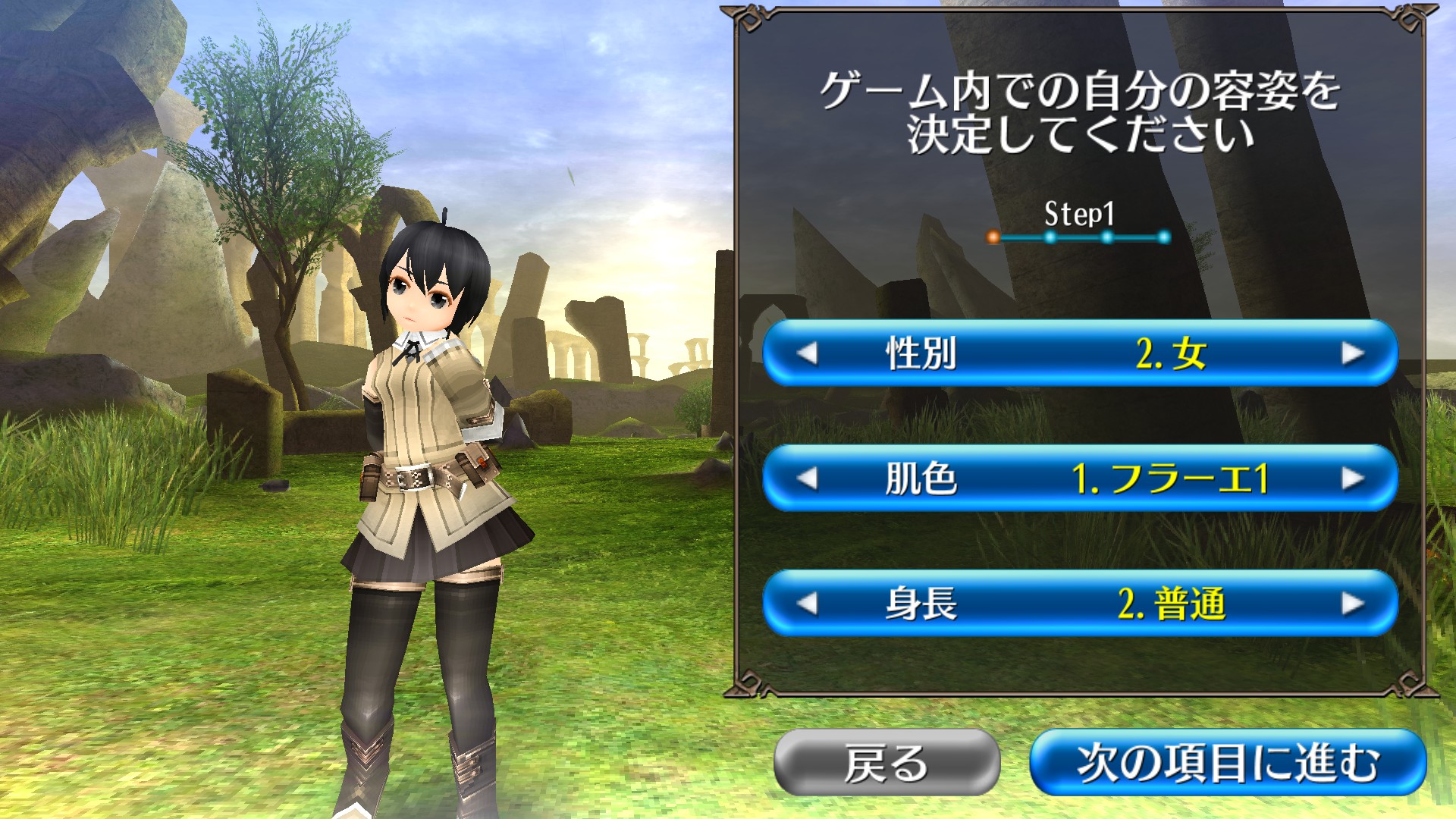This screenshot has width=1456, height=819.
Task: Select next skin color on 肌色 row
Action: (1352, 479)
